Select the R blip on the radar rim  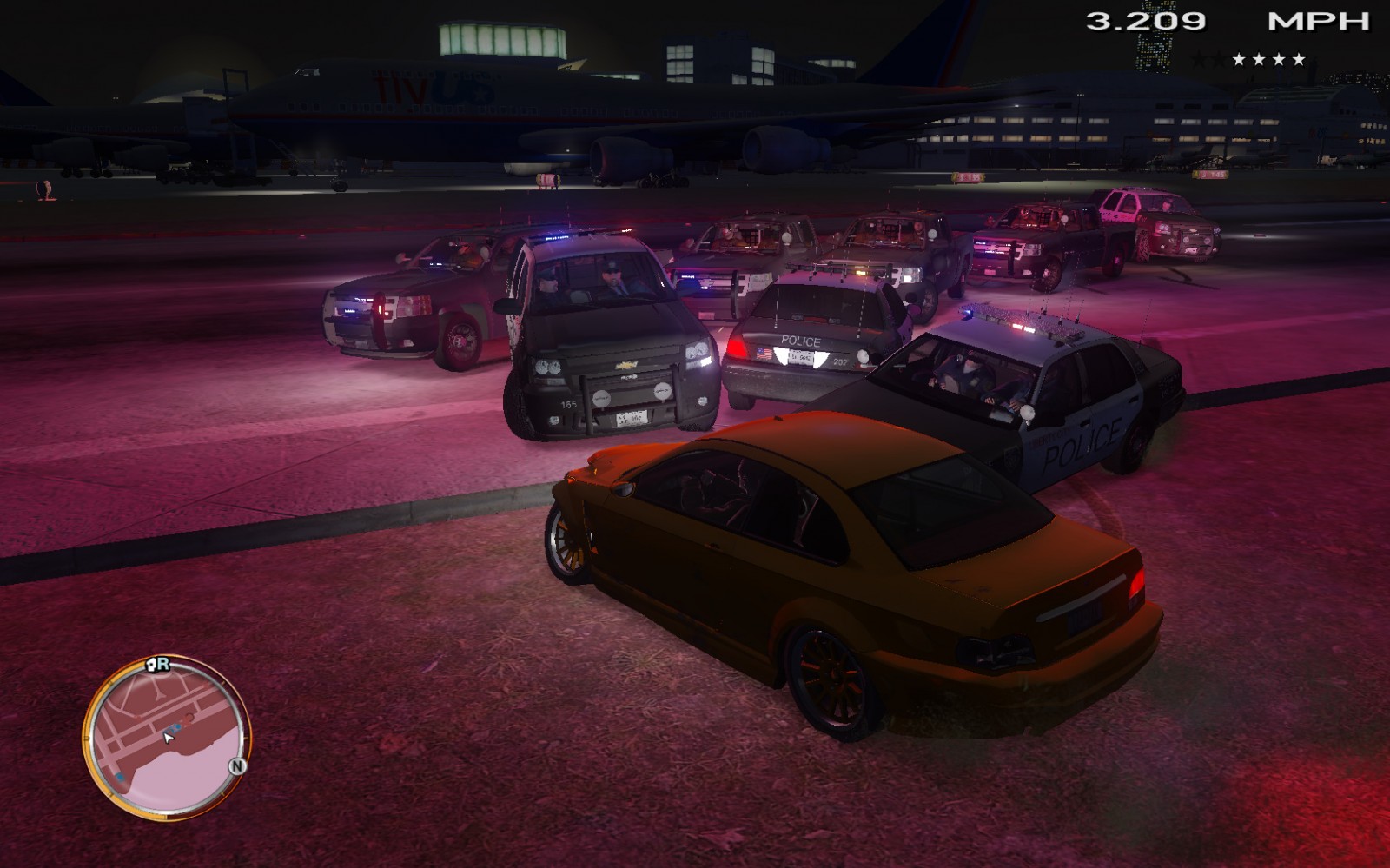click(x=163, y=664)
